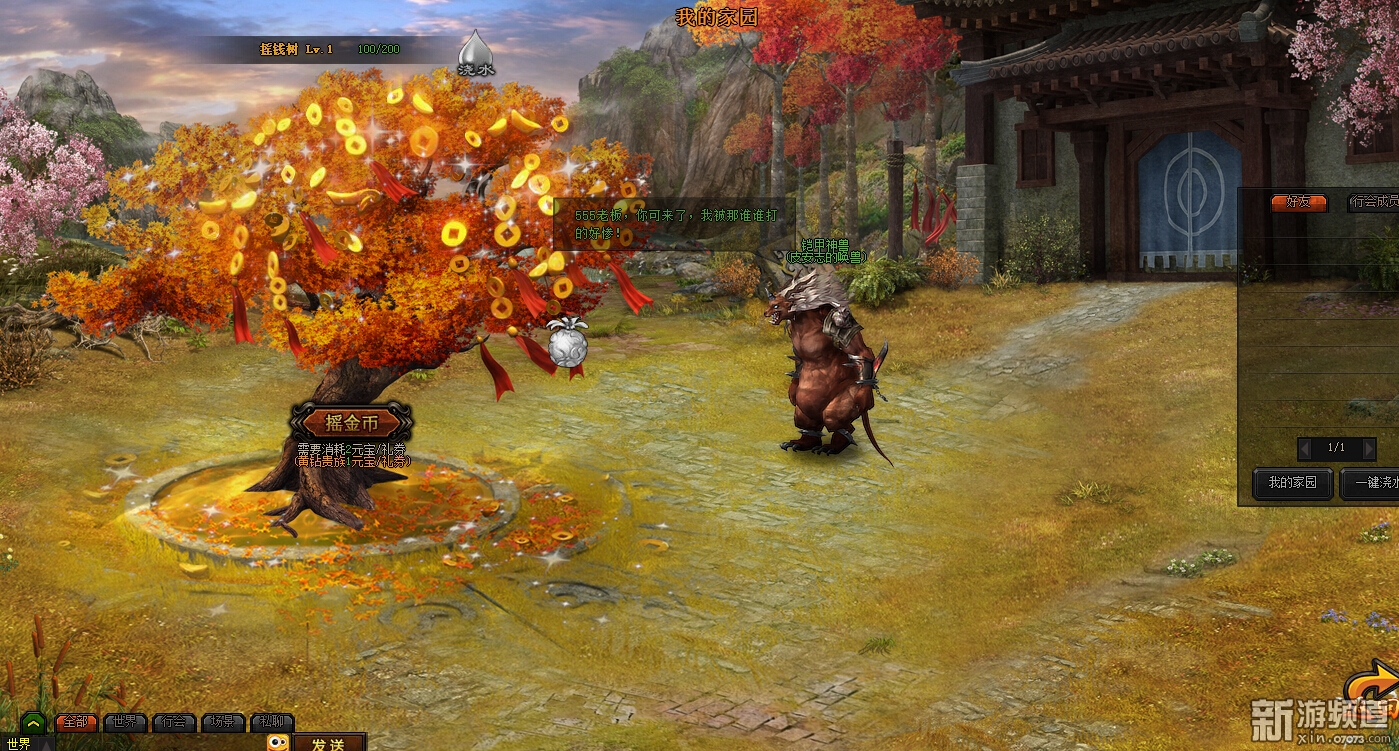The height and width of the screenshot is (751, 1399).
Task: Click the 我的家园 my homestead button
Action: pyautogui.click(x=1293, y=483)
